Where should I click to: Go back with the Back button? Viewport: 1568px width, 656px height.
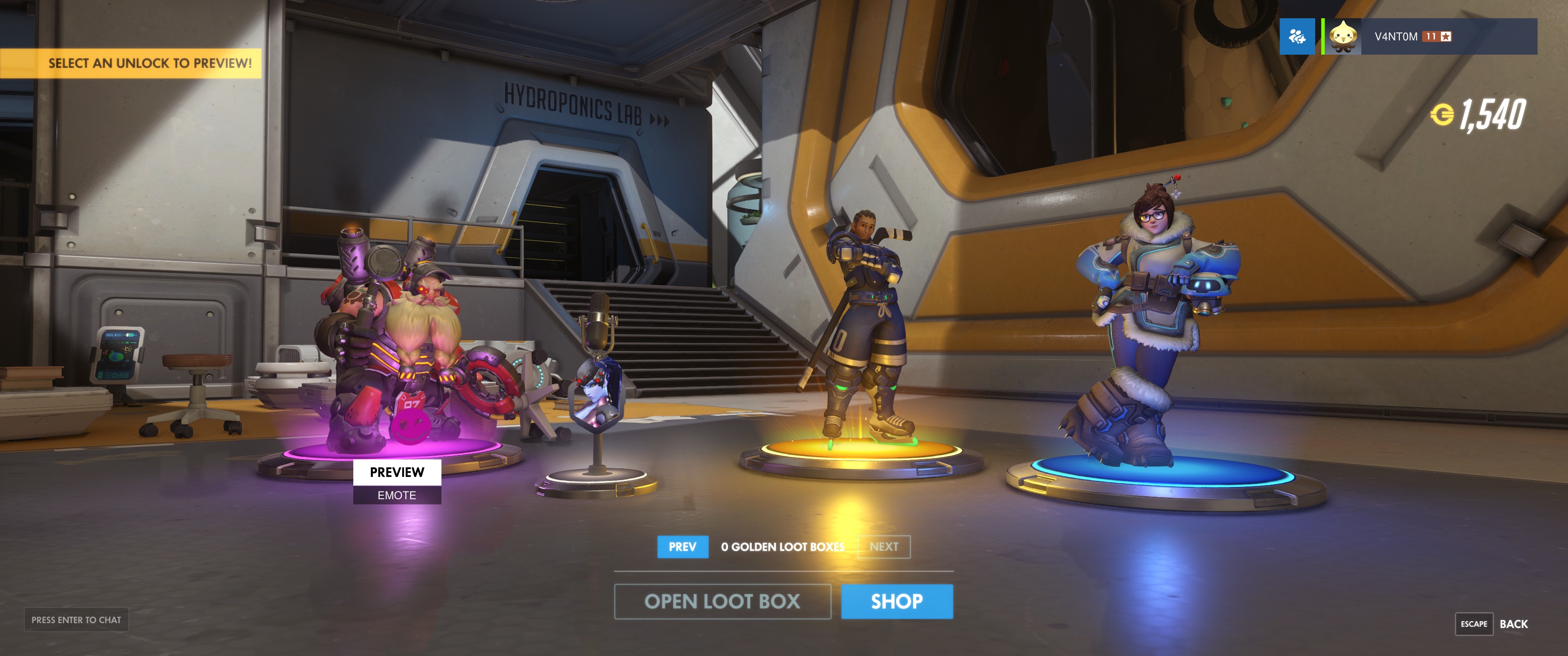point(1513,624)
